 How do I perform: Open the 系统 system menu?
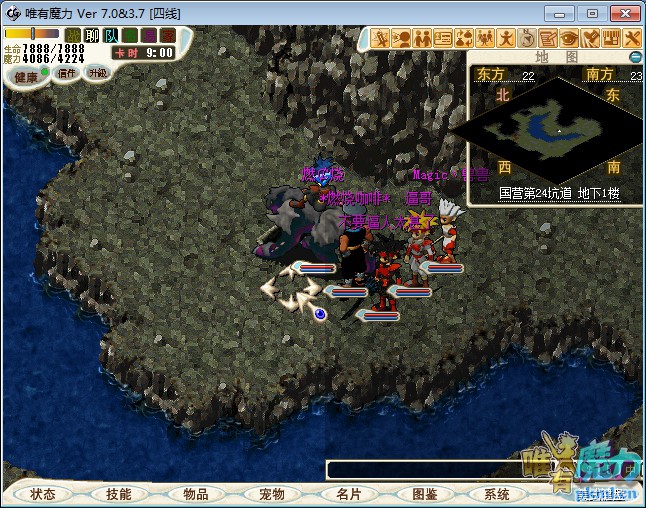pos(497,494)
